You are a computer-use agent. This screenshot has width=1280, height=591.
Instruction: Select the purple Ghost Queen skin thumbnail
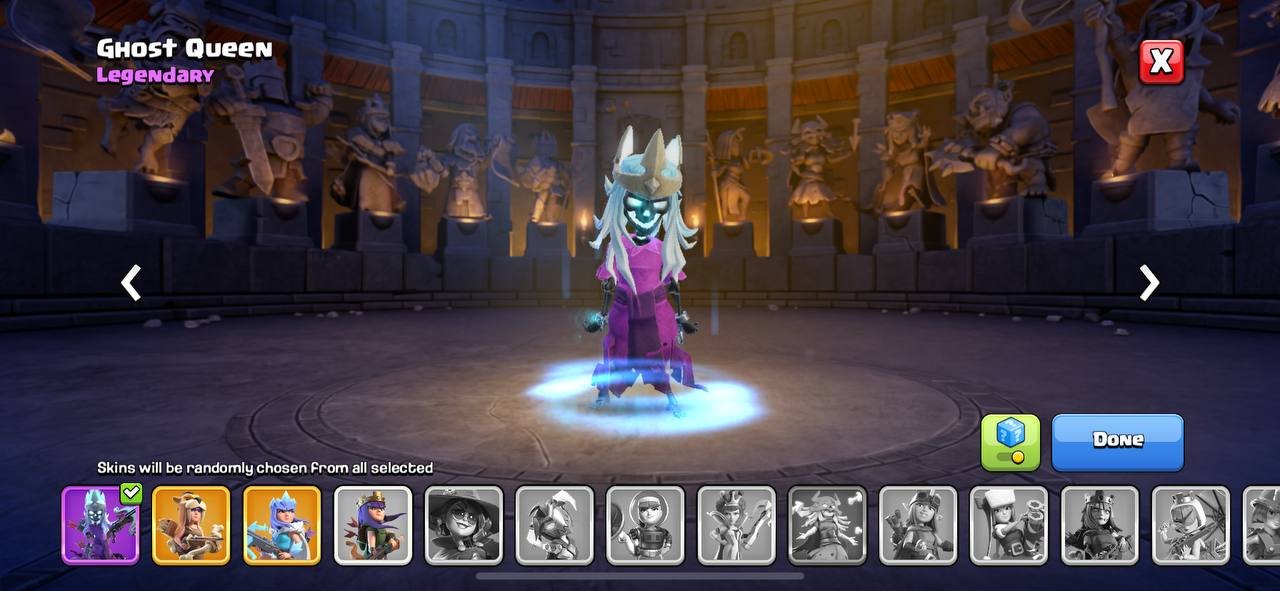[x=100, y=525]
